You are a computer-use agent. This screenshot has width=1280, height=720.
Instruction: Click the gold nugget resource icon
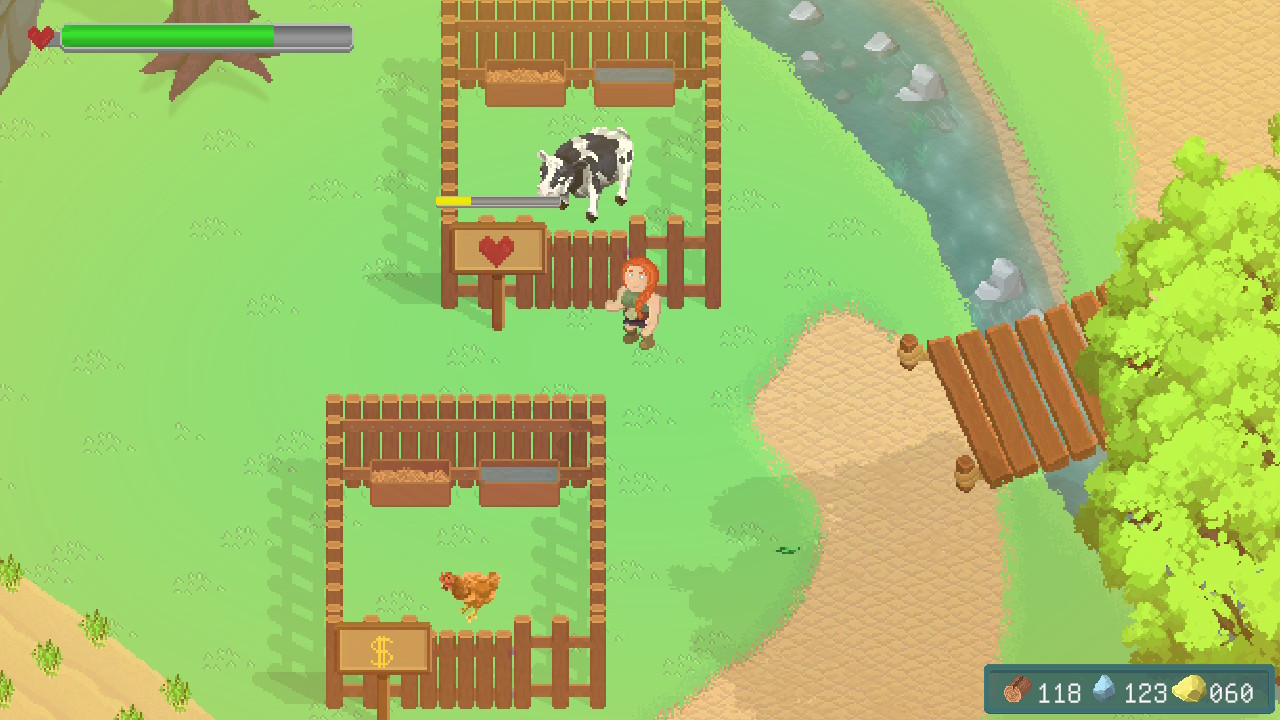1187,691
